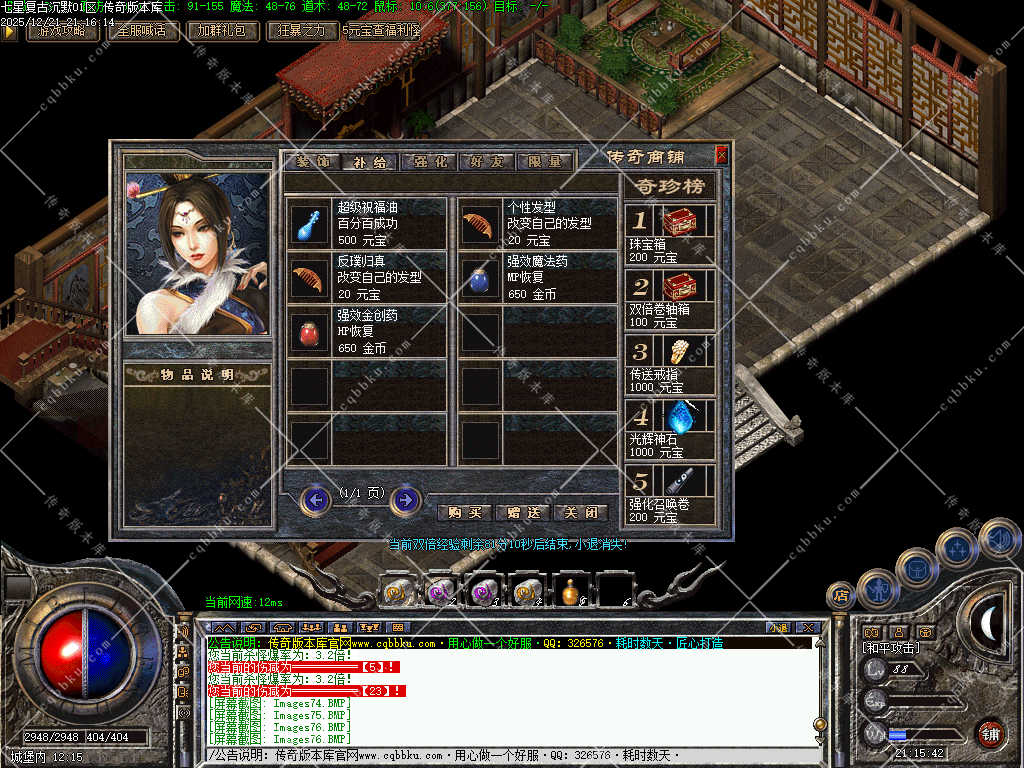This screenshot has height=768, width=1024.
Task: Go to the next shop page arrow
Action: [405, 499]
